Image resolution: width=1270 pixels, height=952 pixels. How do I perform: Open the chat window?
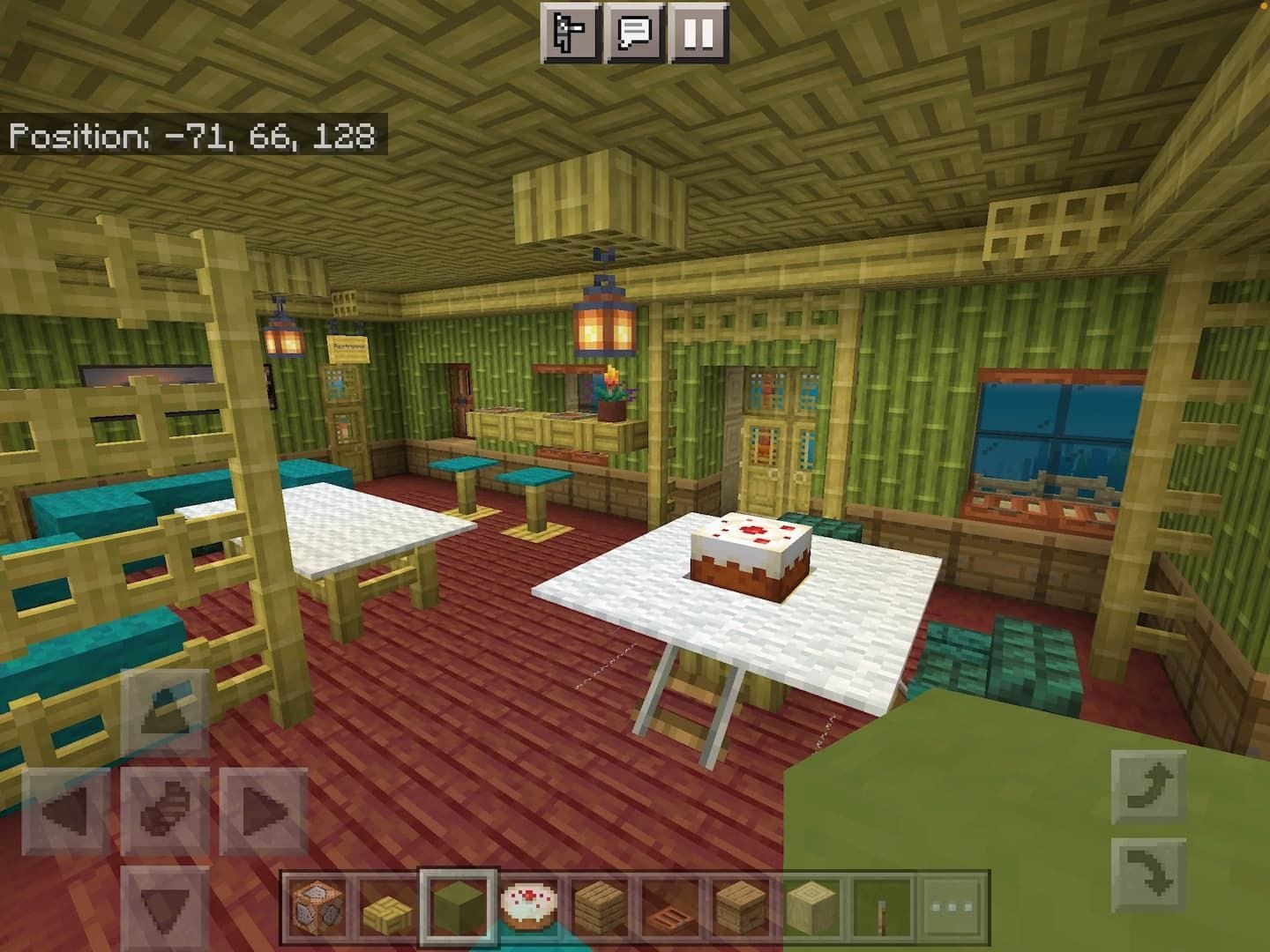pyautogui.click(x=633, y=34)
